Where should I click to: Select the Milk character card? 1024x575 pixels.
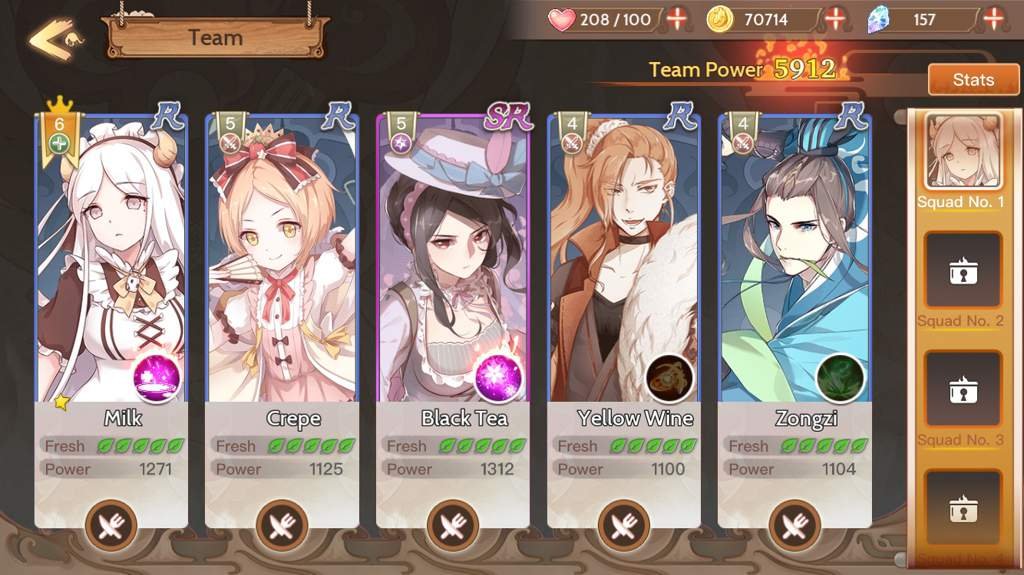click(x=111, y=260)
